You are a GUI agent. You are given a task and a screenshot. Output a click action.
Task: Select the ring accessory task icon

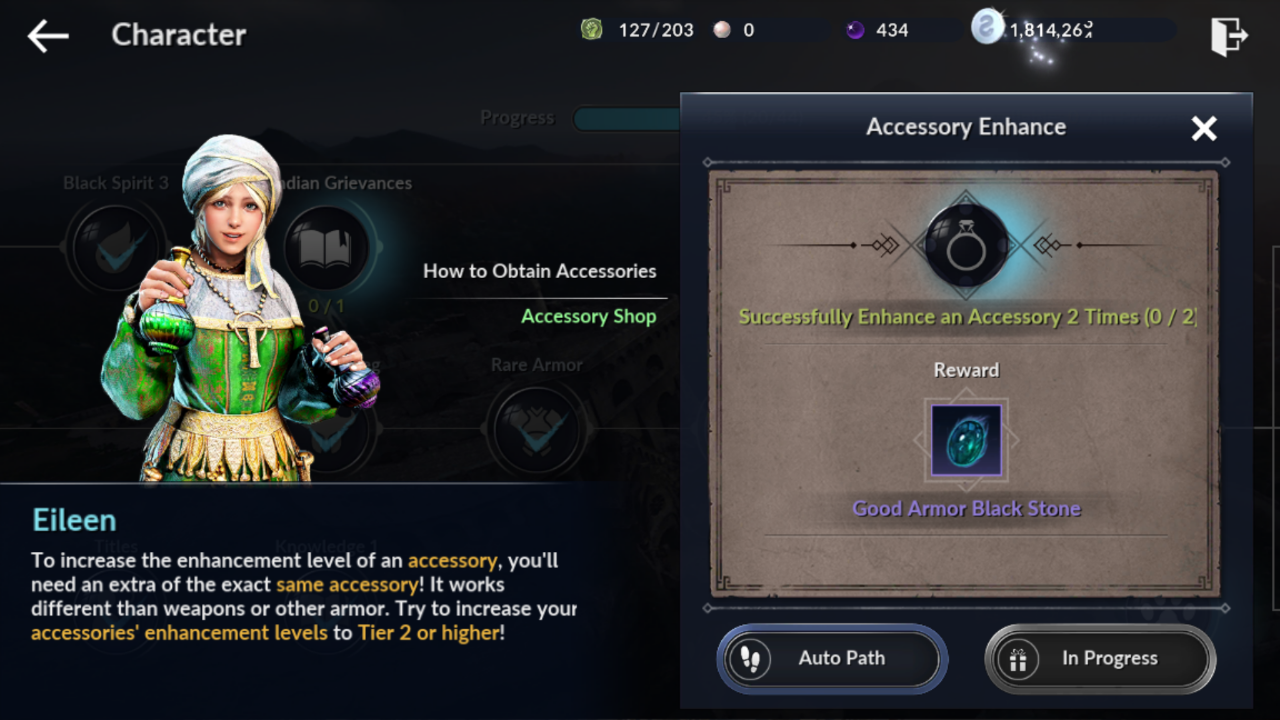click(966, 246)
